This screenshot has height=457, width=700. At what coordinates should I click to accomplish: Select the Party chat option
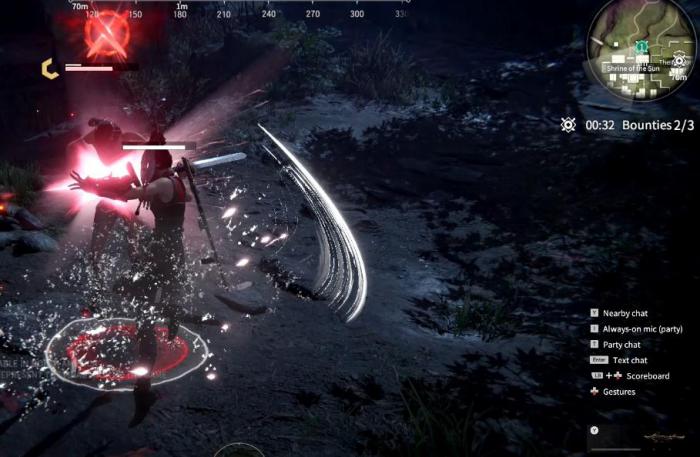(624, 344)
